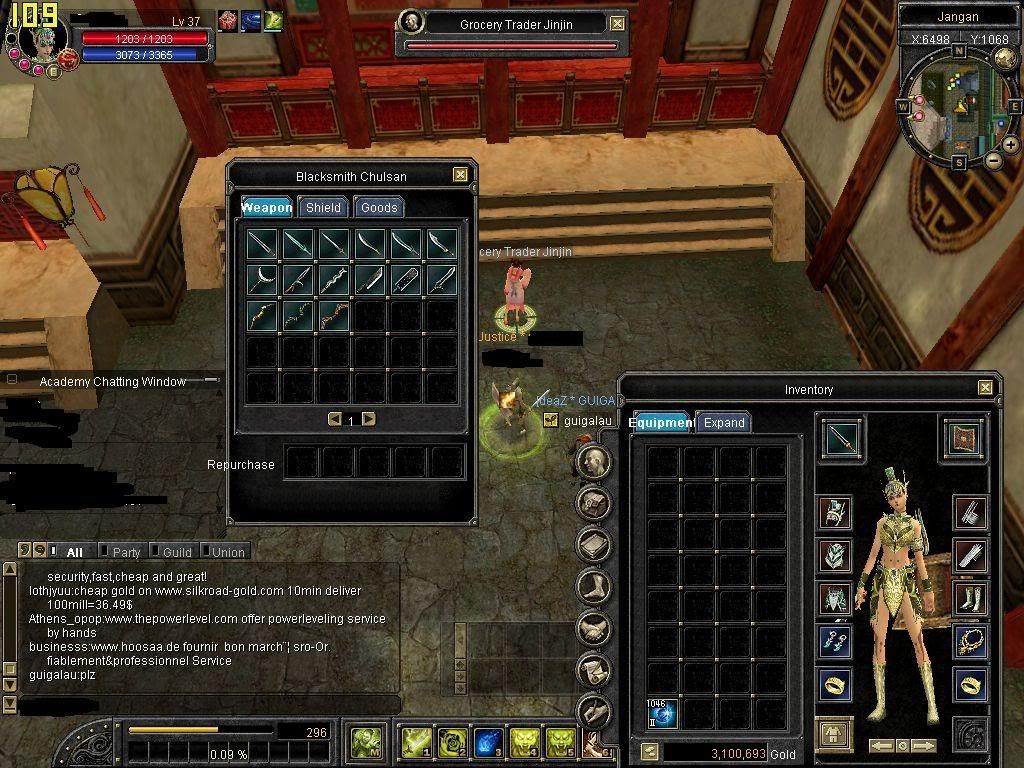Go to next shop page arrow

point(369,419)
